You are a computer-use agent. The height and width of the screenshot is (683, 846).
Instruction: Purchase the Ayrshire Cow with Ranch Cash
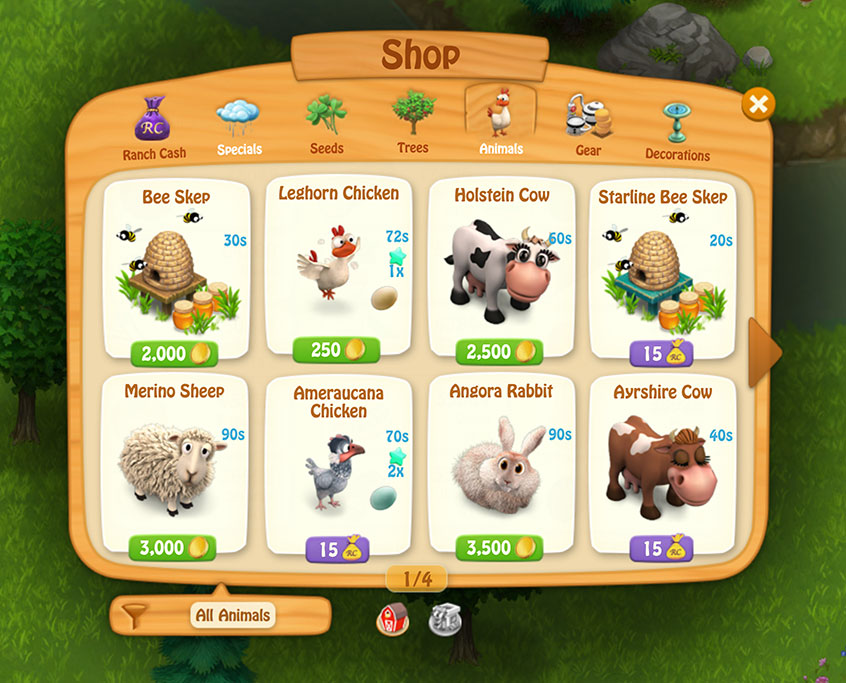(x=662, y=548)
